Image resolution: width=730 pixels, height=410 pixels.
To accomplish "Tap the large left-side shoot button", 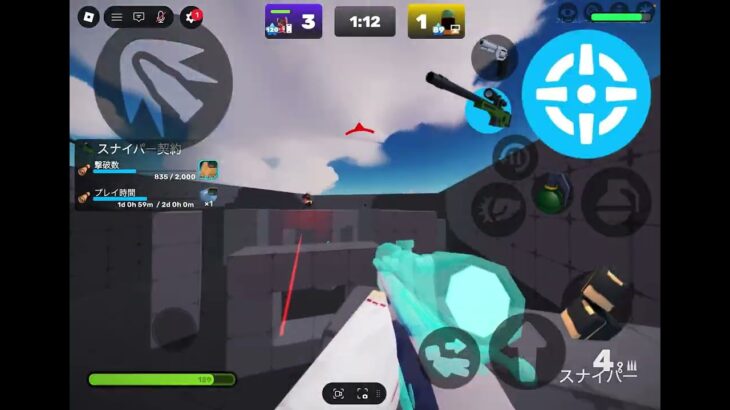I will point(162,77).
